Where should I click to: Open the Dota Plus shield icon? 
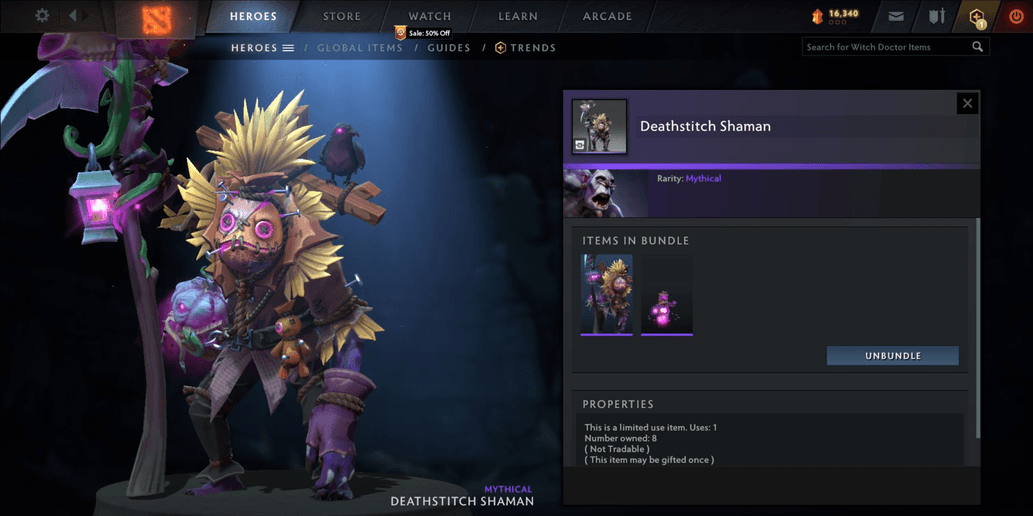click(x=977, y=17)
